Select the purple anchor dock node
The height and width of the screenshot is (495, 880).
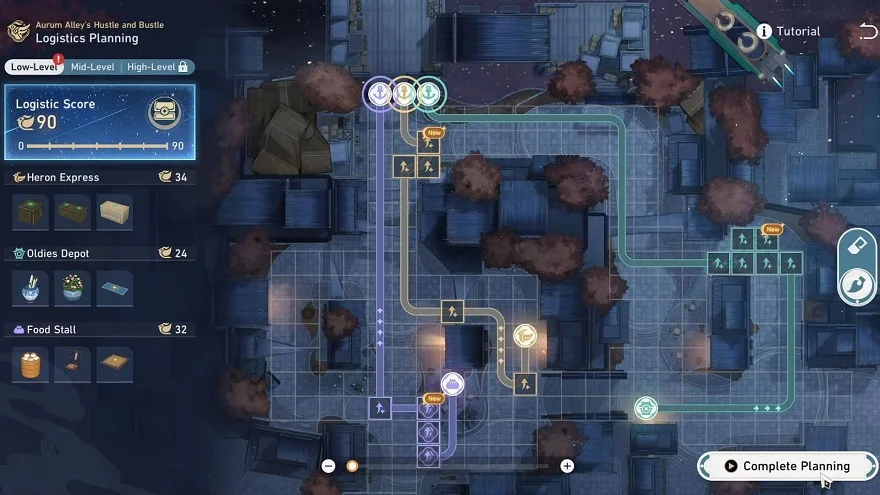point(379,93)
